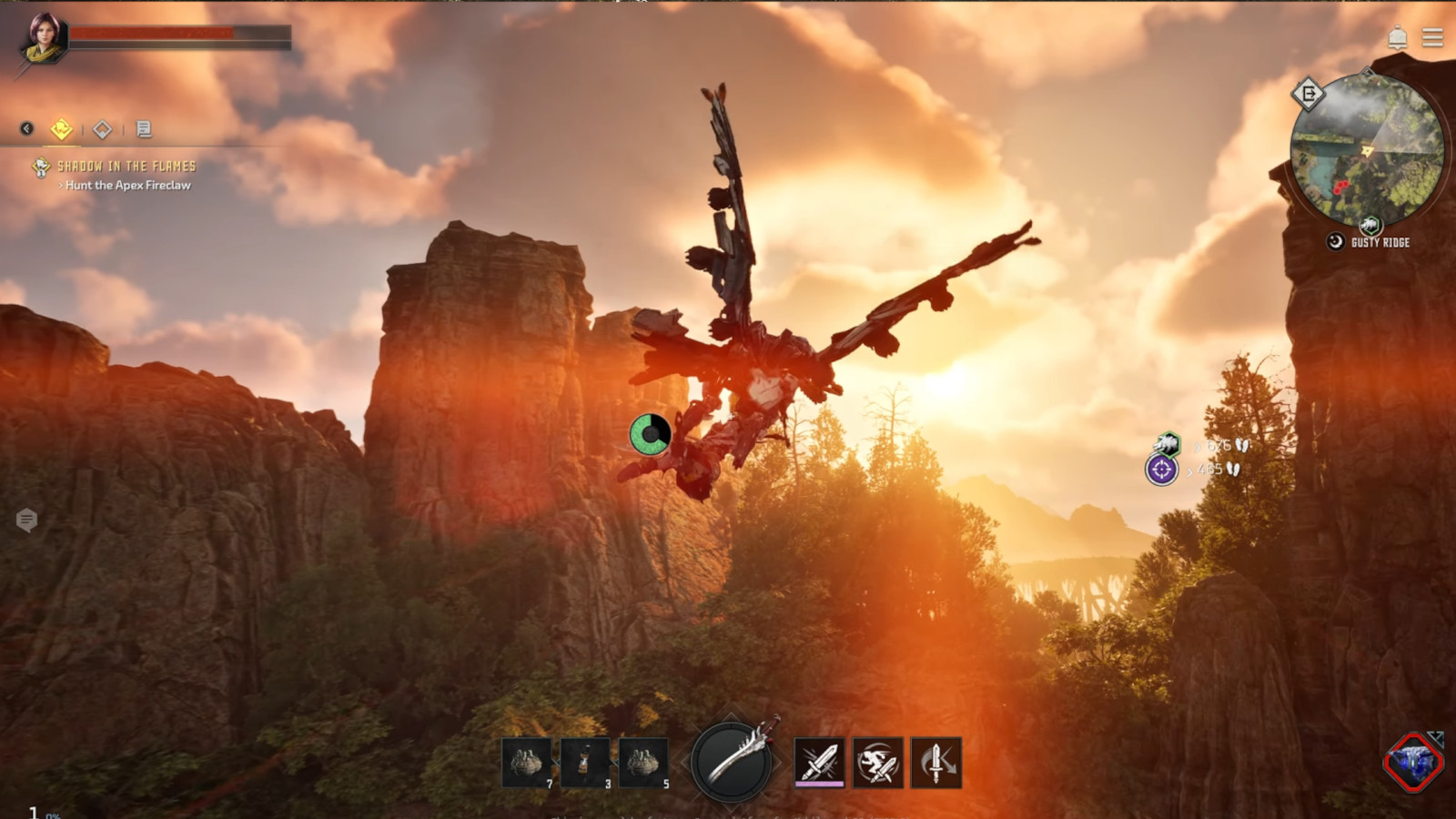
Task: Activate the dodge strike skill icon
Action: click(877, 762)
